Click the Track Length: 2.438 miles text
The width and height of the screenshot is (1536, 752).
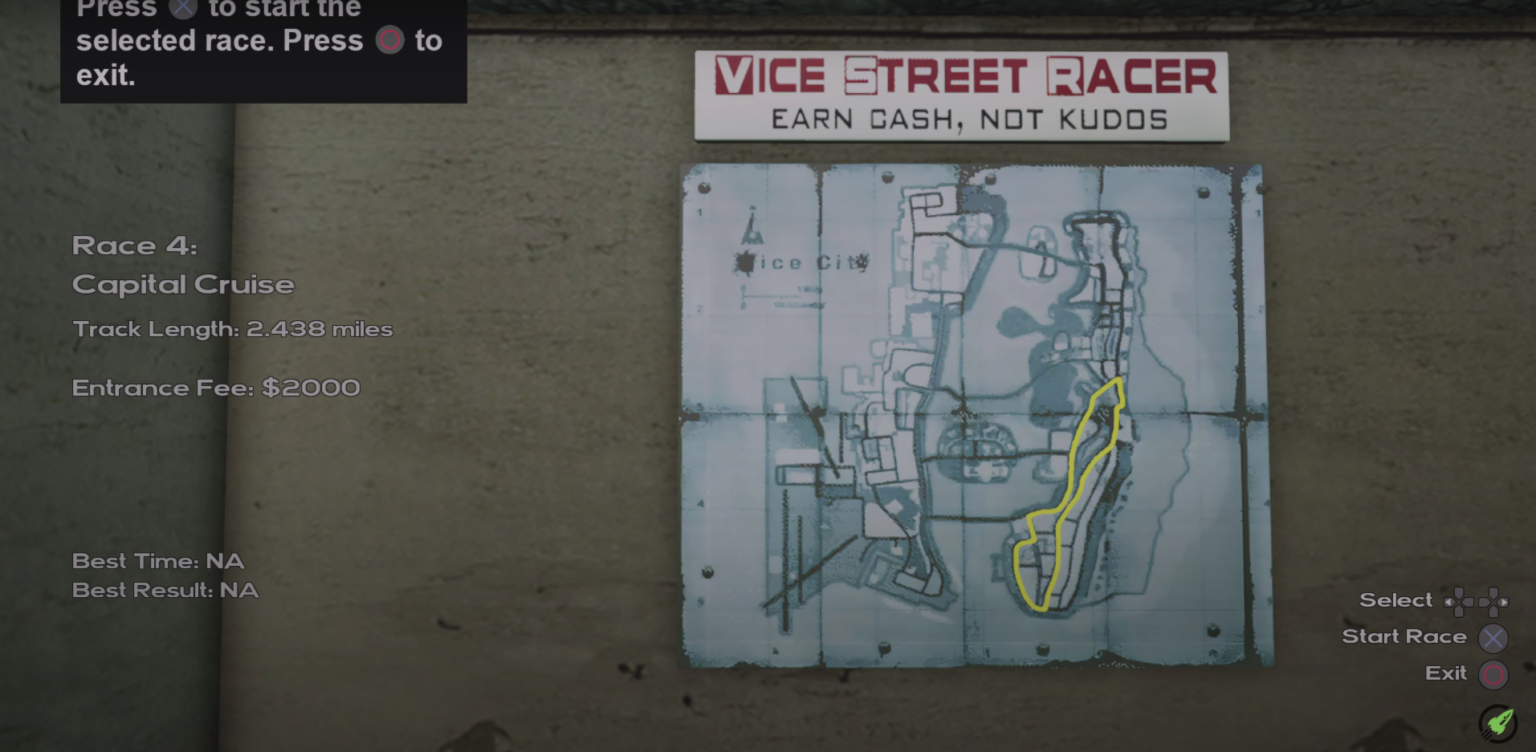click(x=231, y=329)
